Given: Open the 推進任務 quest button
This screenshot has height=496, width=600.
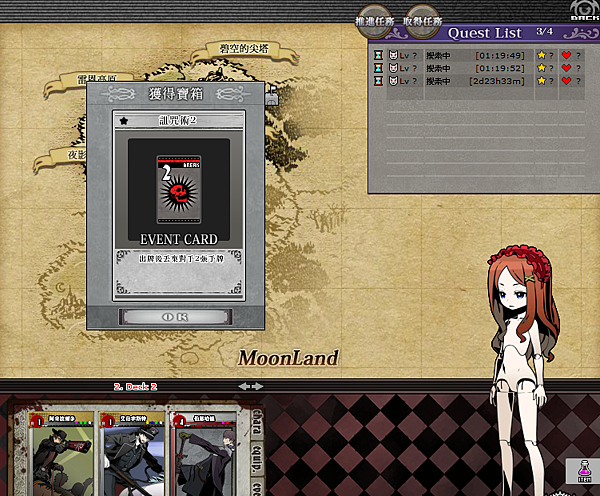Looking at the screenshot, I should [x=377, y=20].
